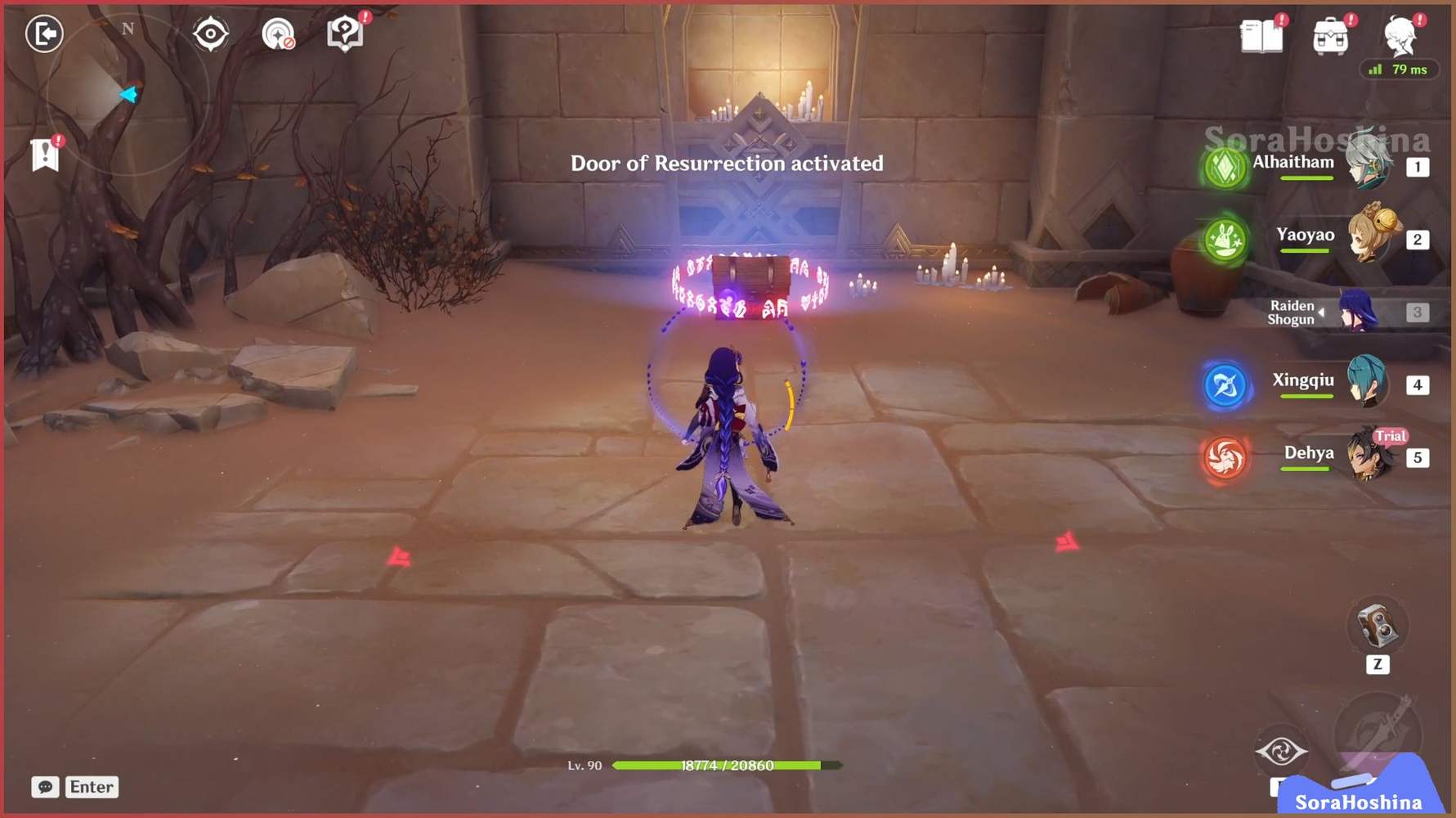Open the inventory bag

click(x=1331, y=37)
